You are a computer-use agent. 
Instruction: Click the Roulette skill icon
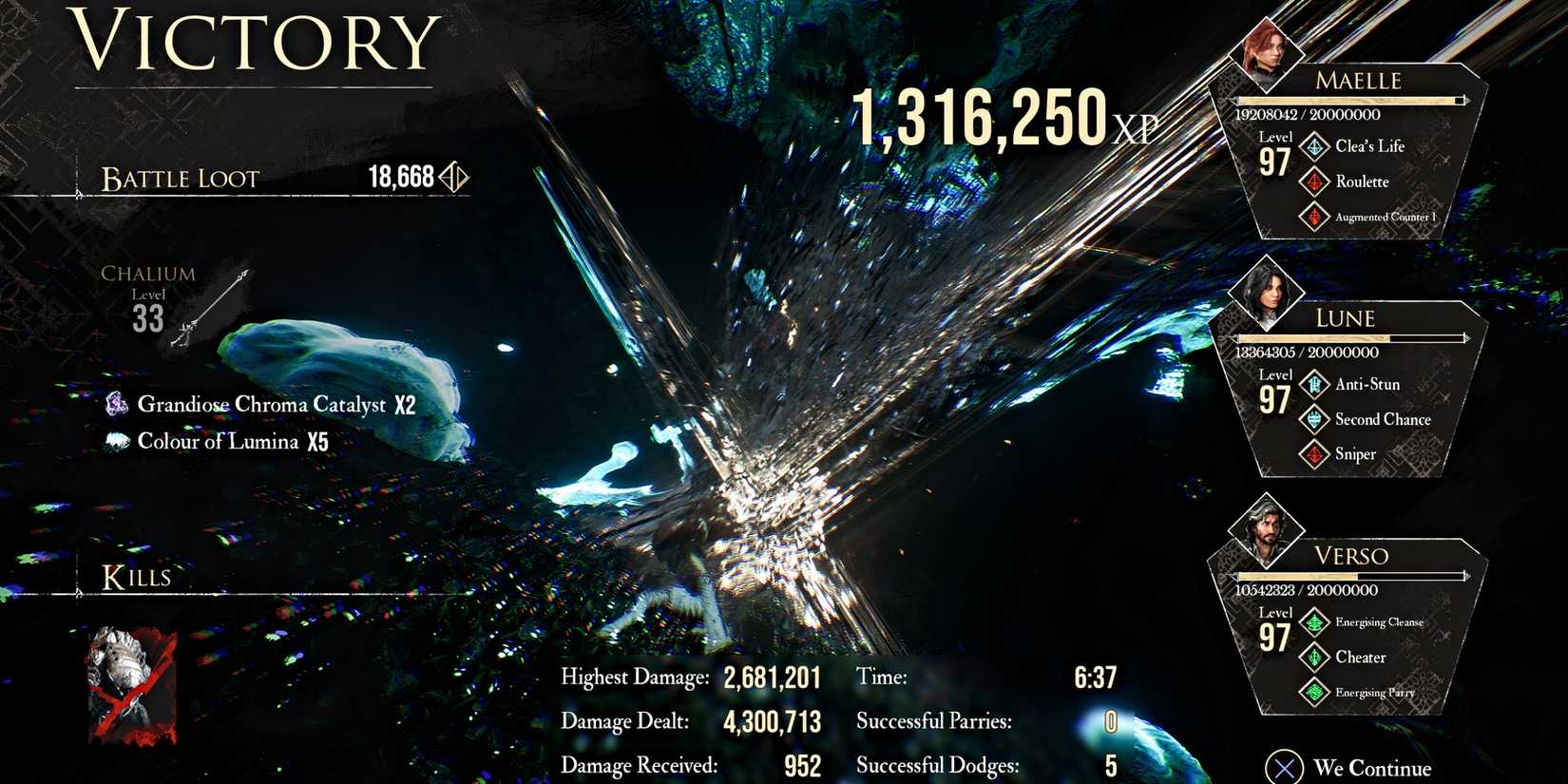[x=1314, y=182]
